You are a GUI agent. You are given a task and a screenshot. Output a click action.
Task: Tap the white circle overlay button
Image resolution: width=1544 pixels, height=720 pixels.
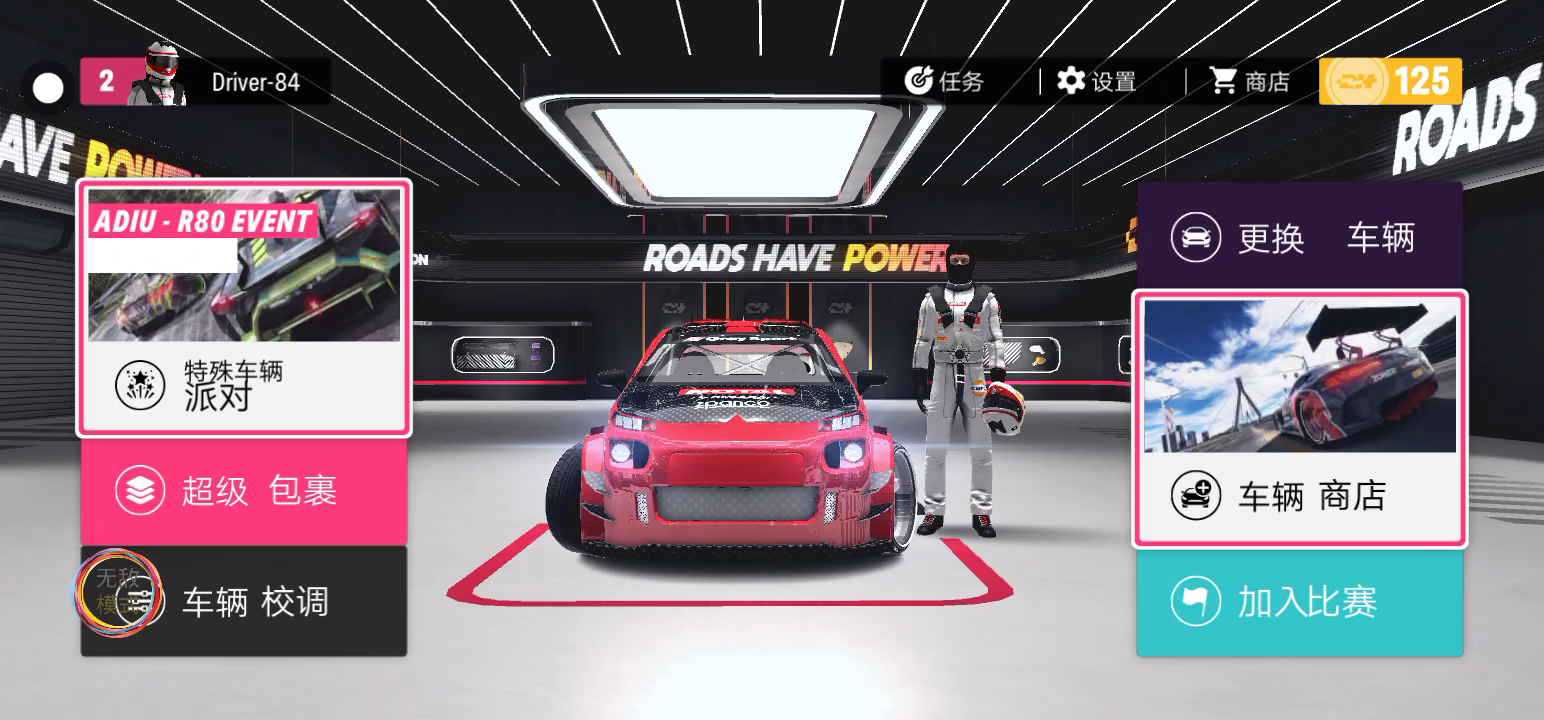48,89
